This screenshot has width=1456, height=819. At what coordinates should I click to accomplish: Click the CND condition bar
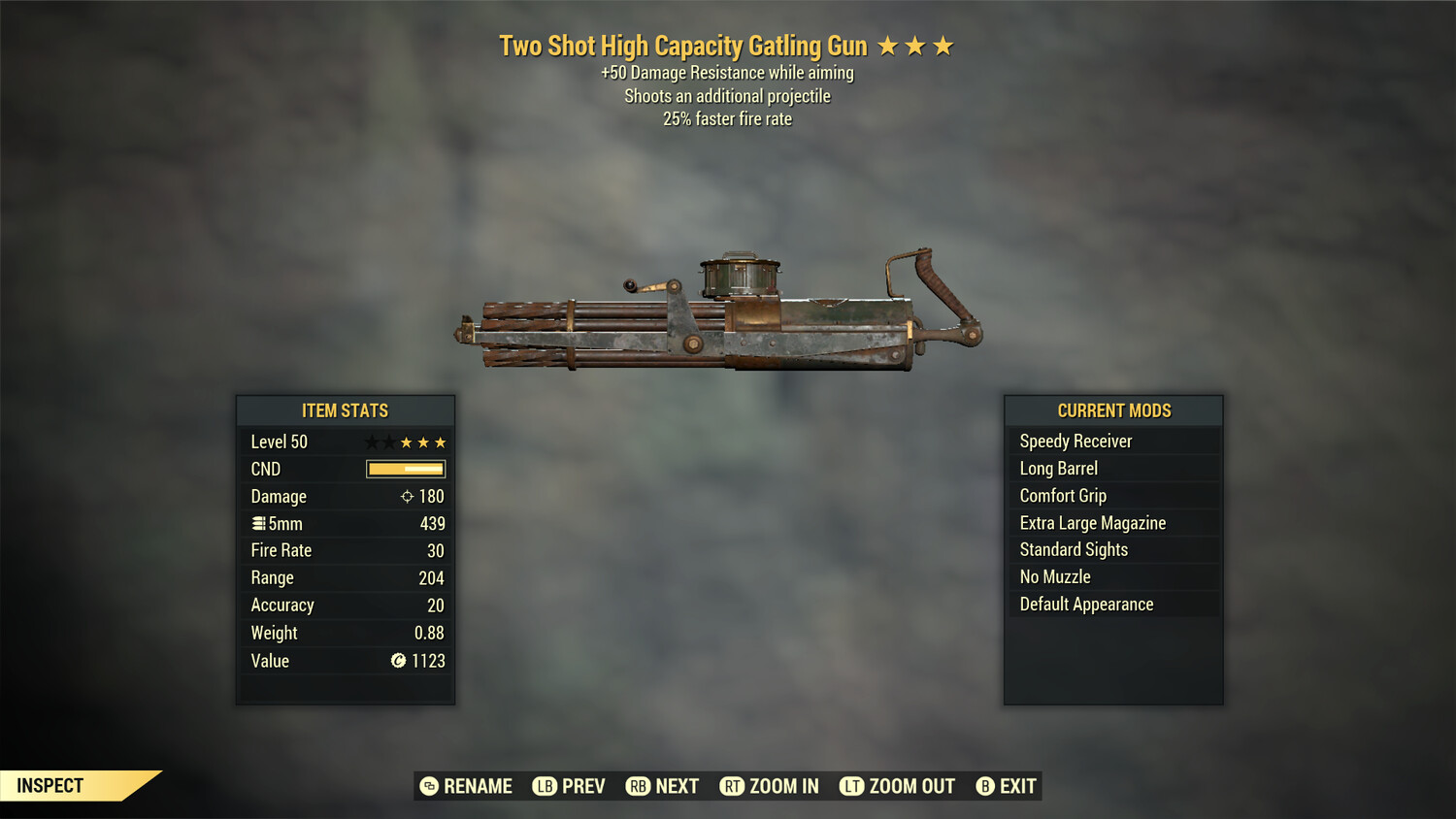click(x=404, y=469)
